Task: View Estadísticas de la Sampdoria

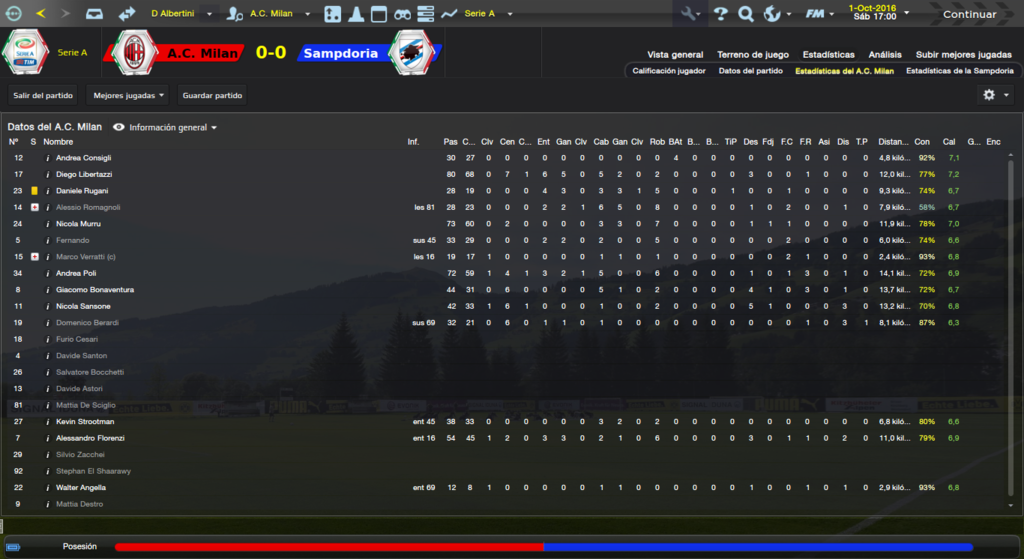Action: (959, 71)
